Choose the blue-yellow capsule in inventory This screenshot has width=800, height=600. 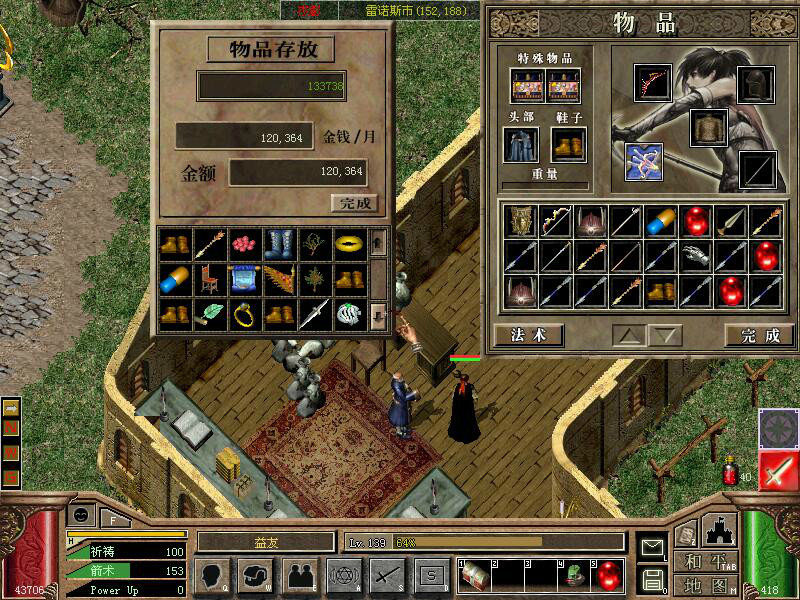tap(662, 221)
